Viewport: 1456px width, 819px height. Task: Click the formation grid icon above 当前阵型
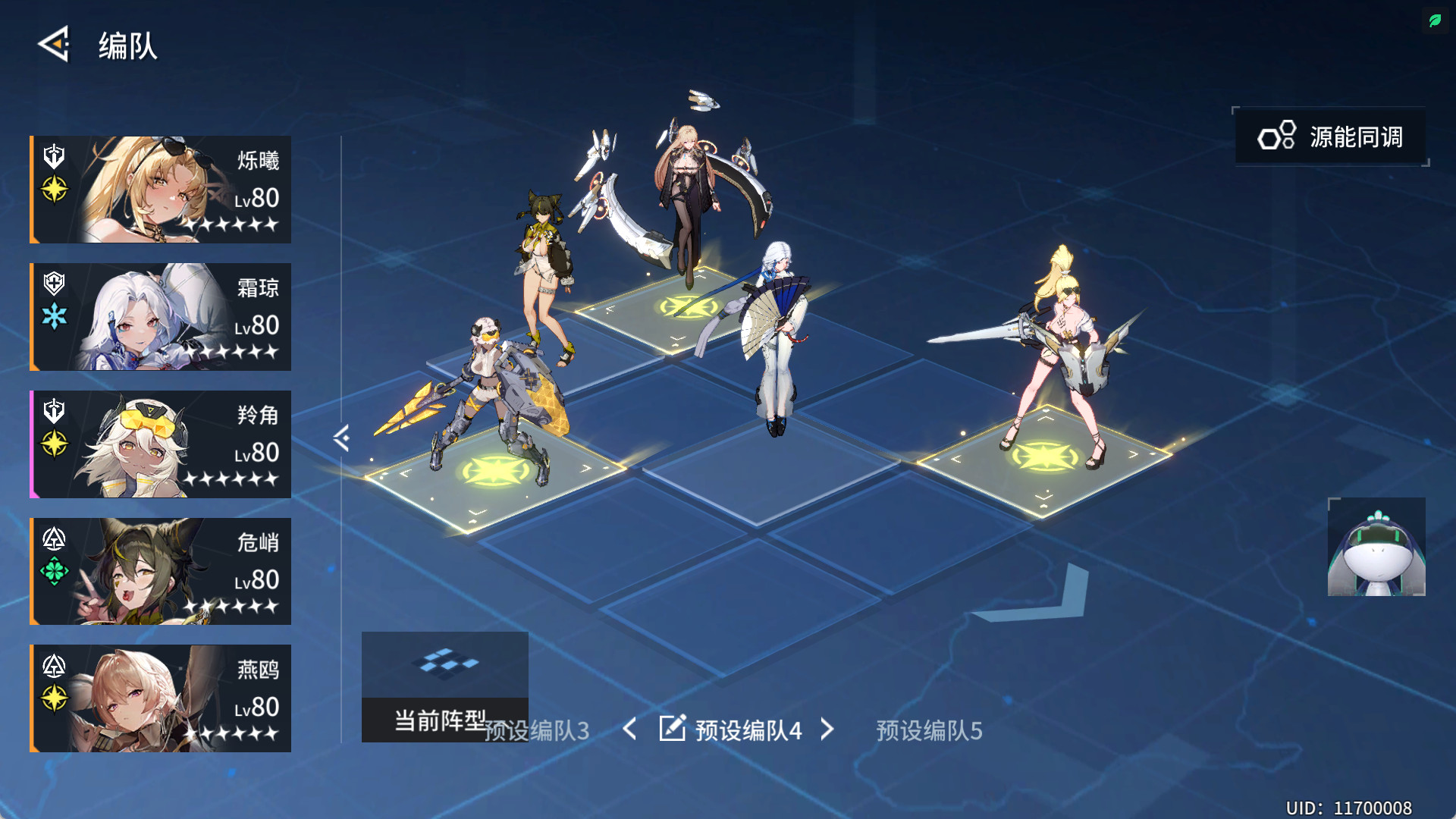446,663
